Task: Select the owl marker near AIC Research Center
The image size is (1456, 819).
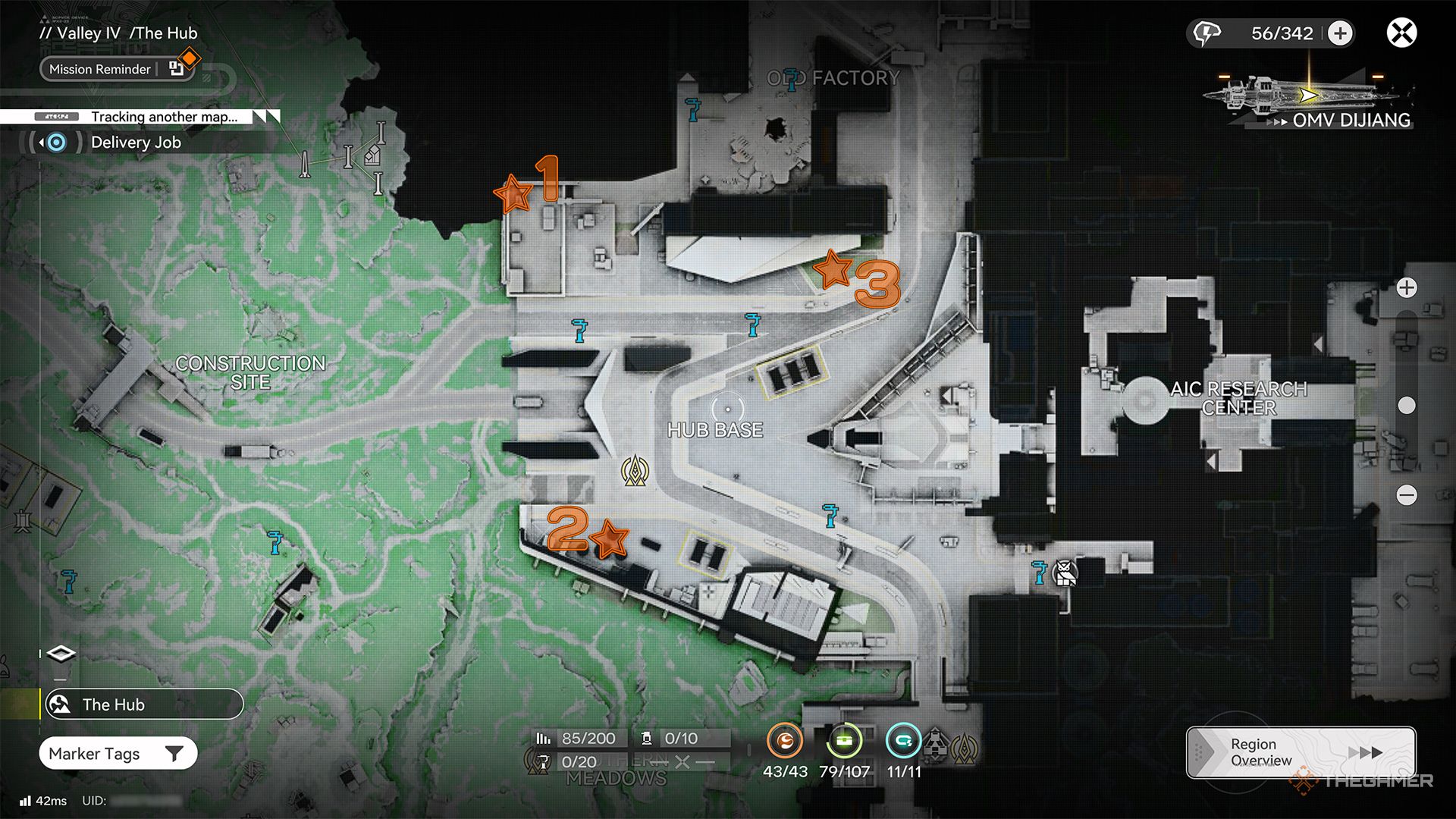Action: [x=1065, y=573]
